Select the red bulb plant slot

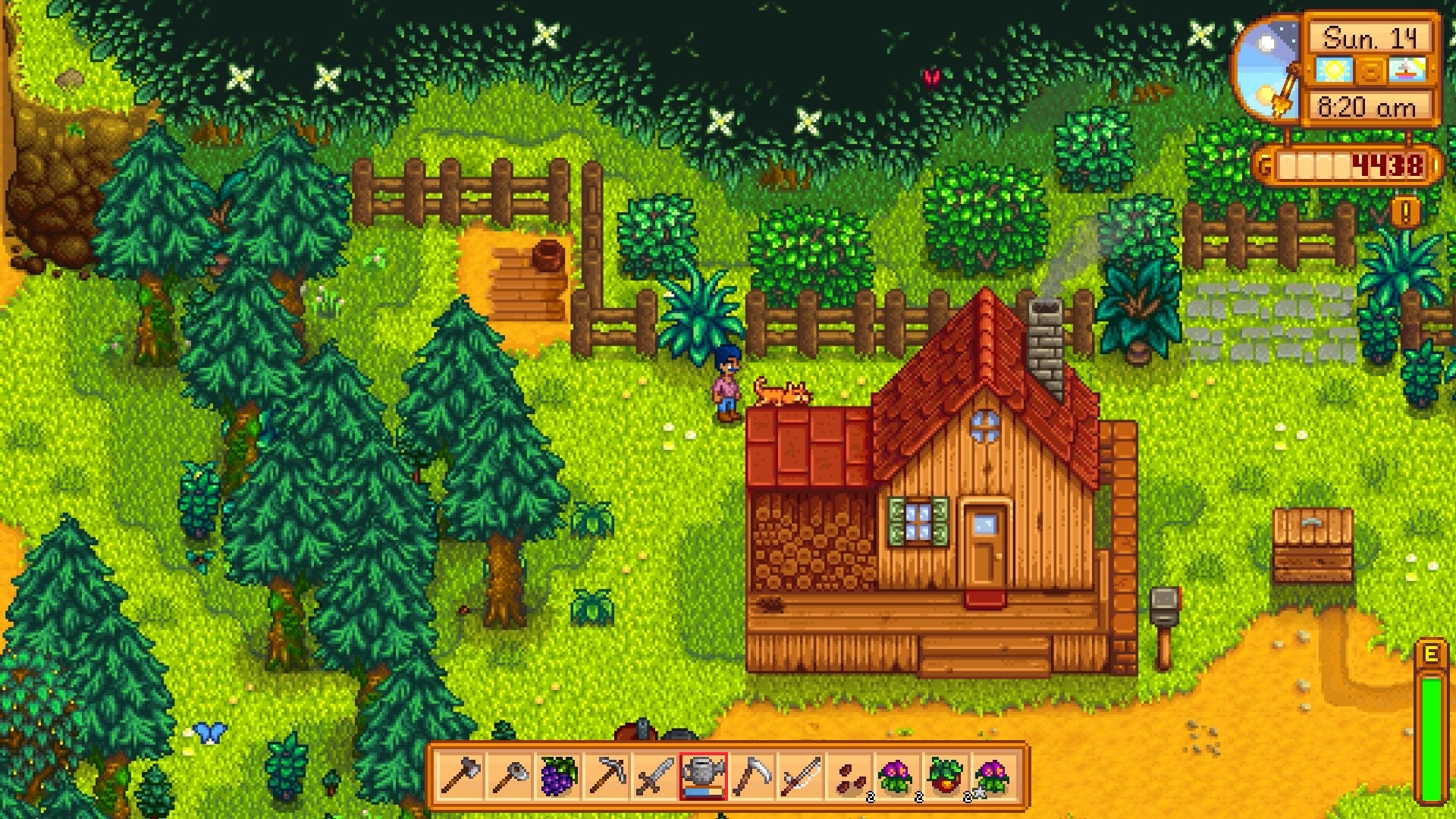946,777
